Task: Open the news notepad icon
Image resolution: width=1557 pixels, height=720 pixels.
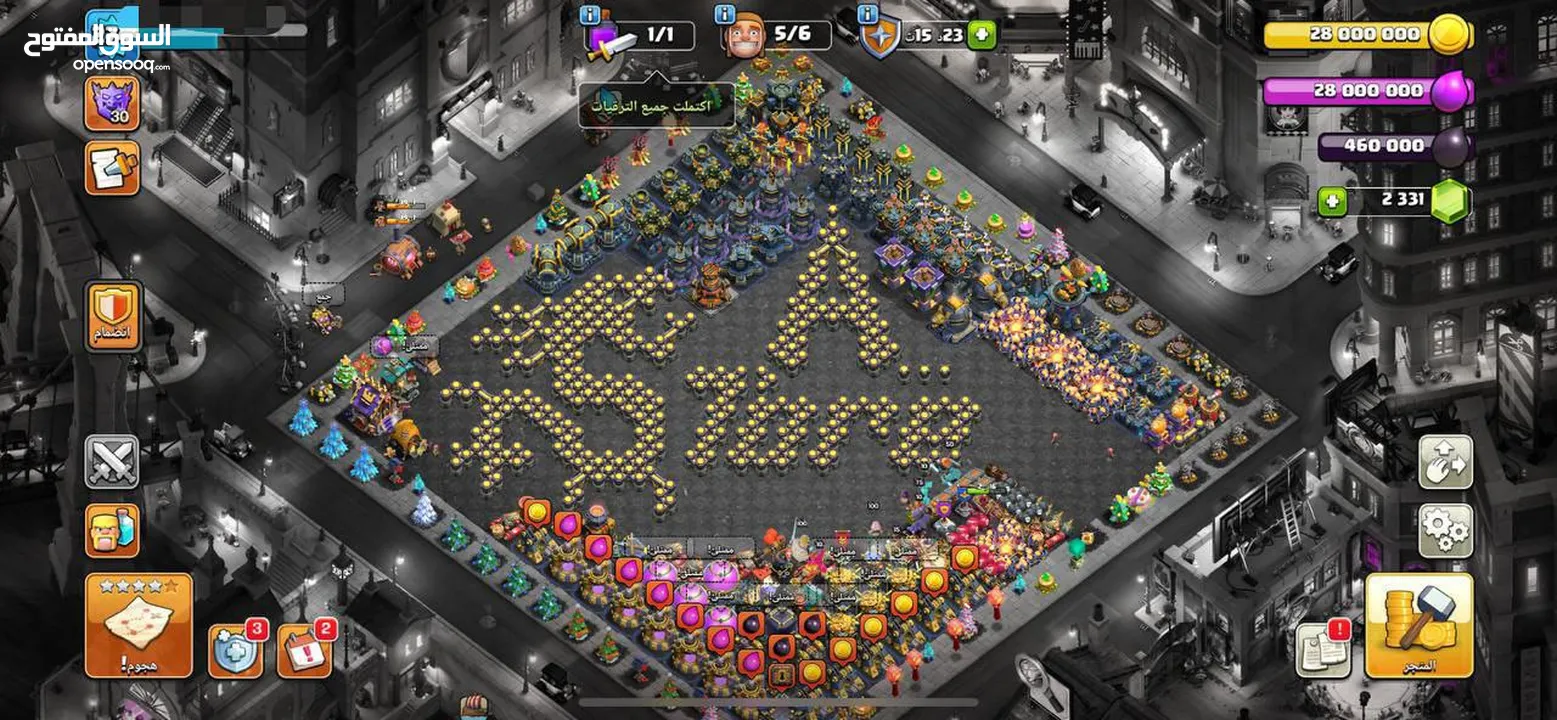Action: [x=112, y=168]
